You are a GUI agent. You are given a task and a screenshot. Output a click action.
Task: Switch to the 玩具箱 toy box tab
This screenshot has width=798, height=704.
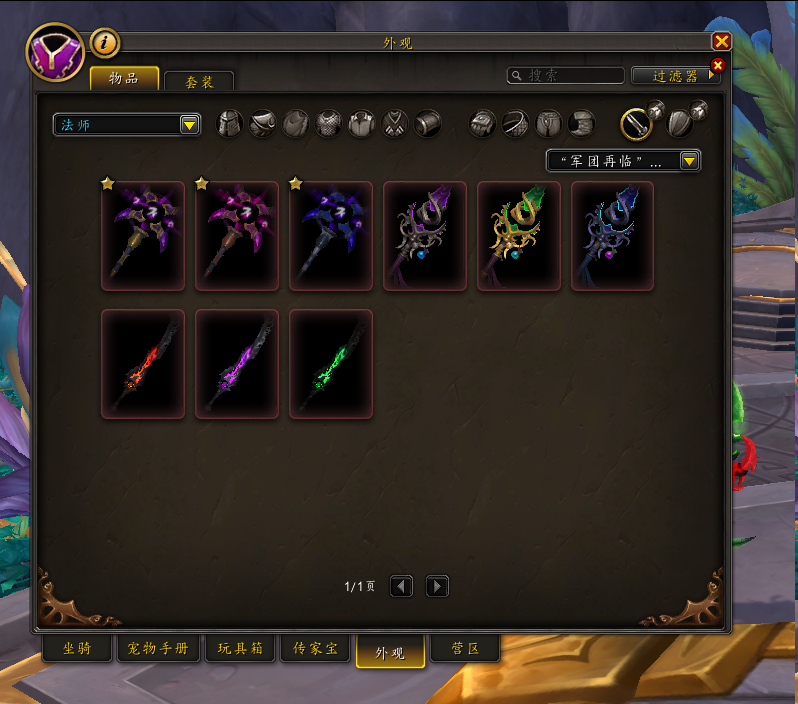240,648
